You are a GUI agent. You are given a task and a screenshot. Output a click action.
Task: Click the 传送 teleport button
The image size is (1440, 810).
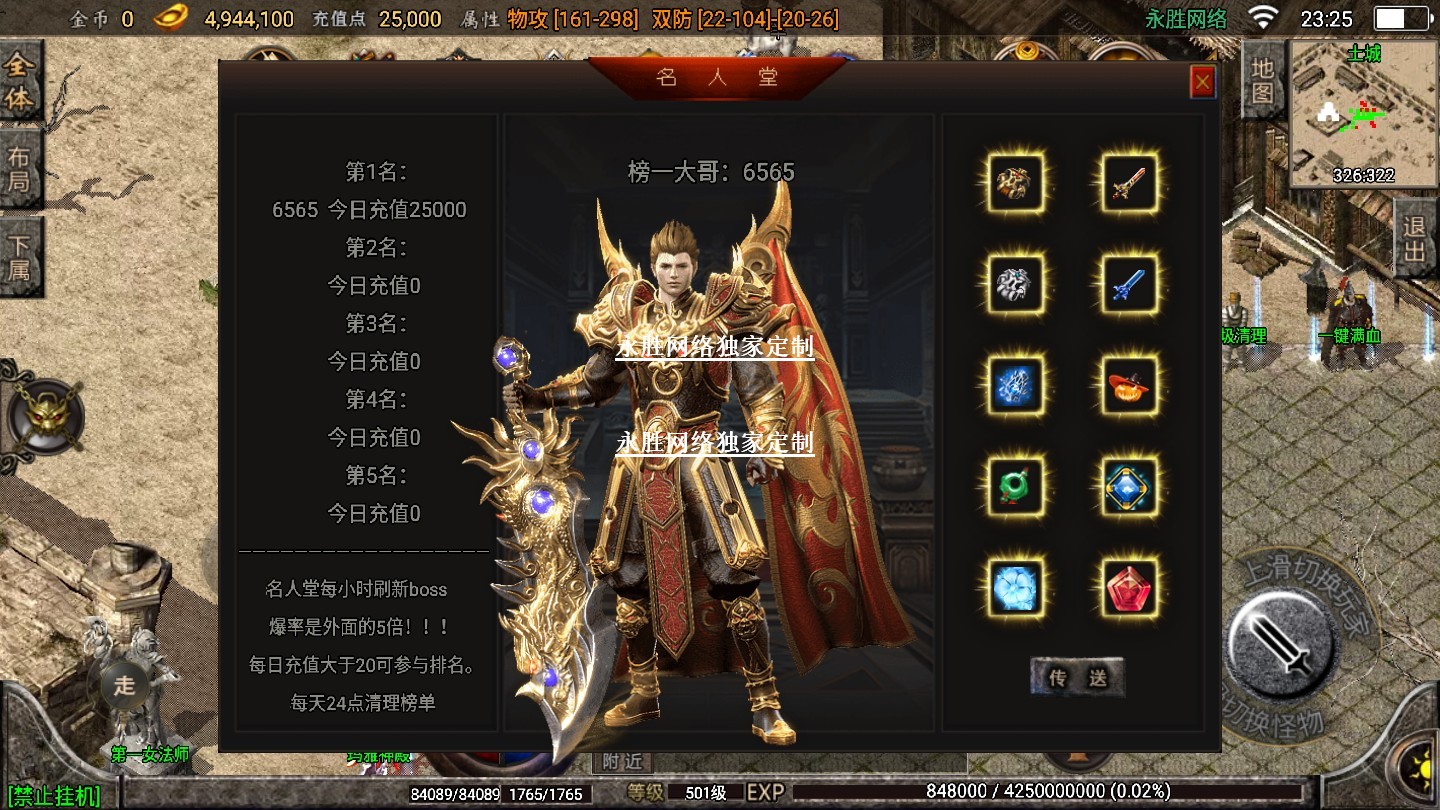(1077, 677)
